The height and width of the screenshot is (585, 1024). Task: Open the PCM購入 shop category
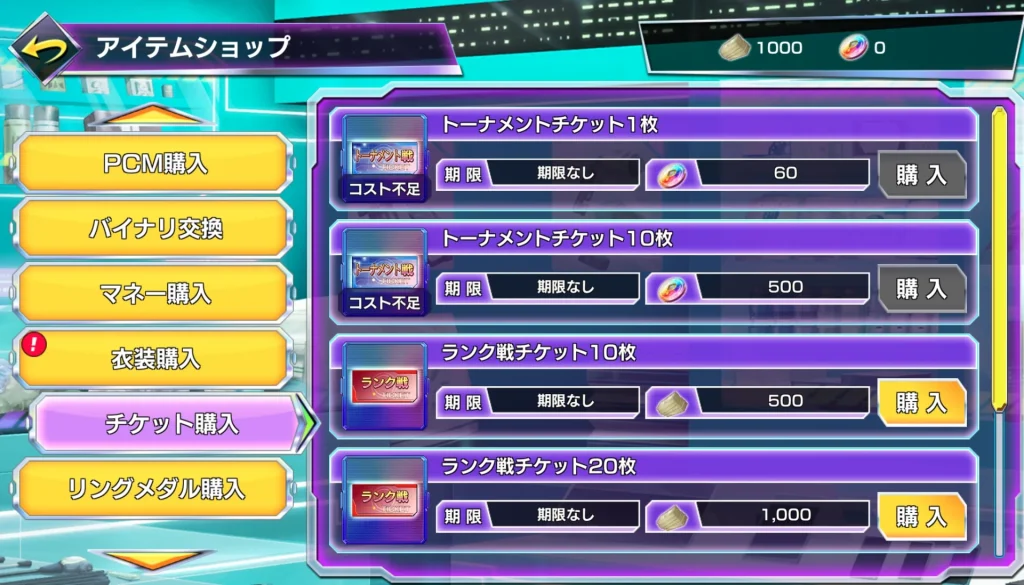[155, 163]
